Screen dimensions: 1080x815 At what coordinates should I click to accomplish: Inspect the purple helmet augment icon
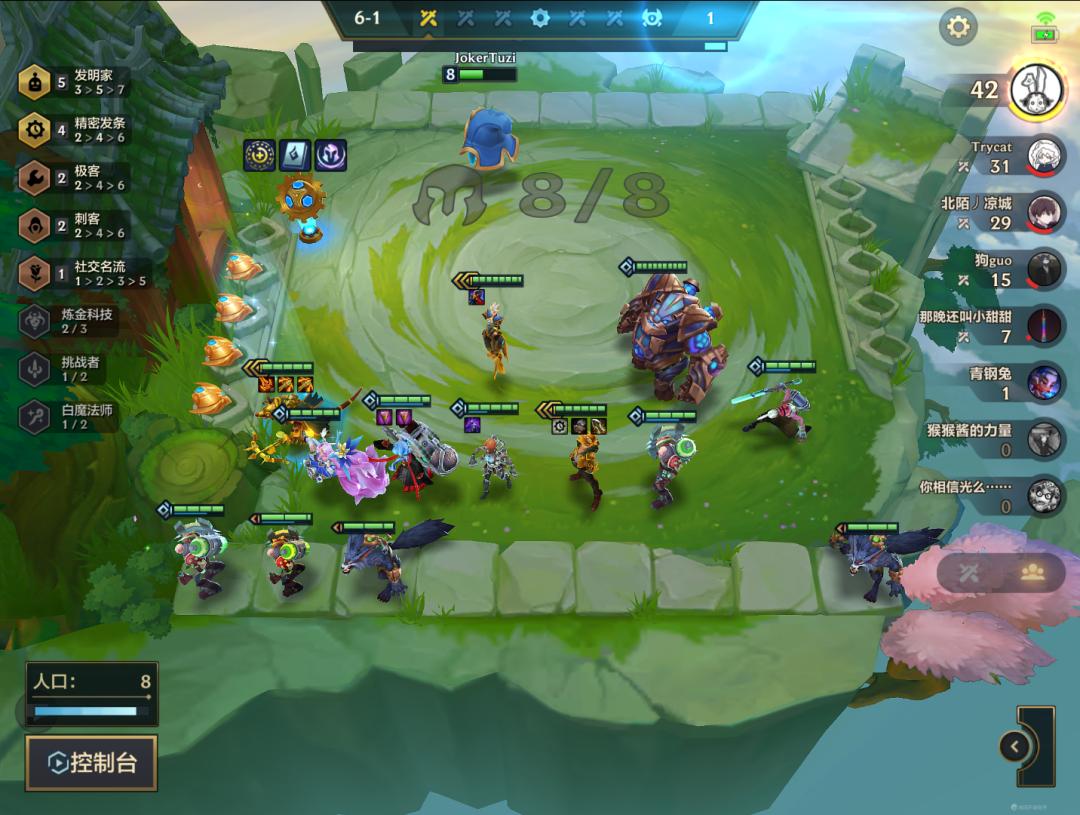click(330, 155)
